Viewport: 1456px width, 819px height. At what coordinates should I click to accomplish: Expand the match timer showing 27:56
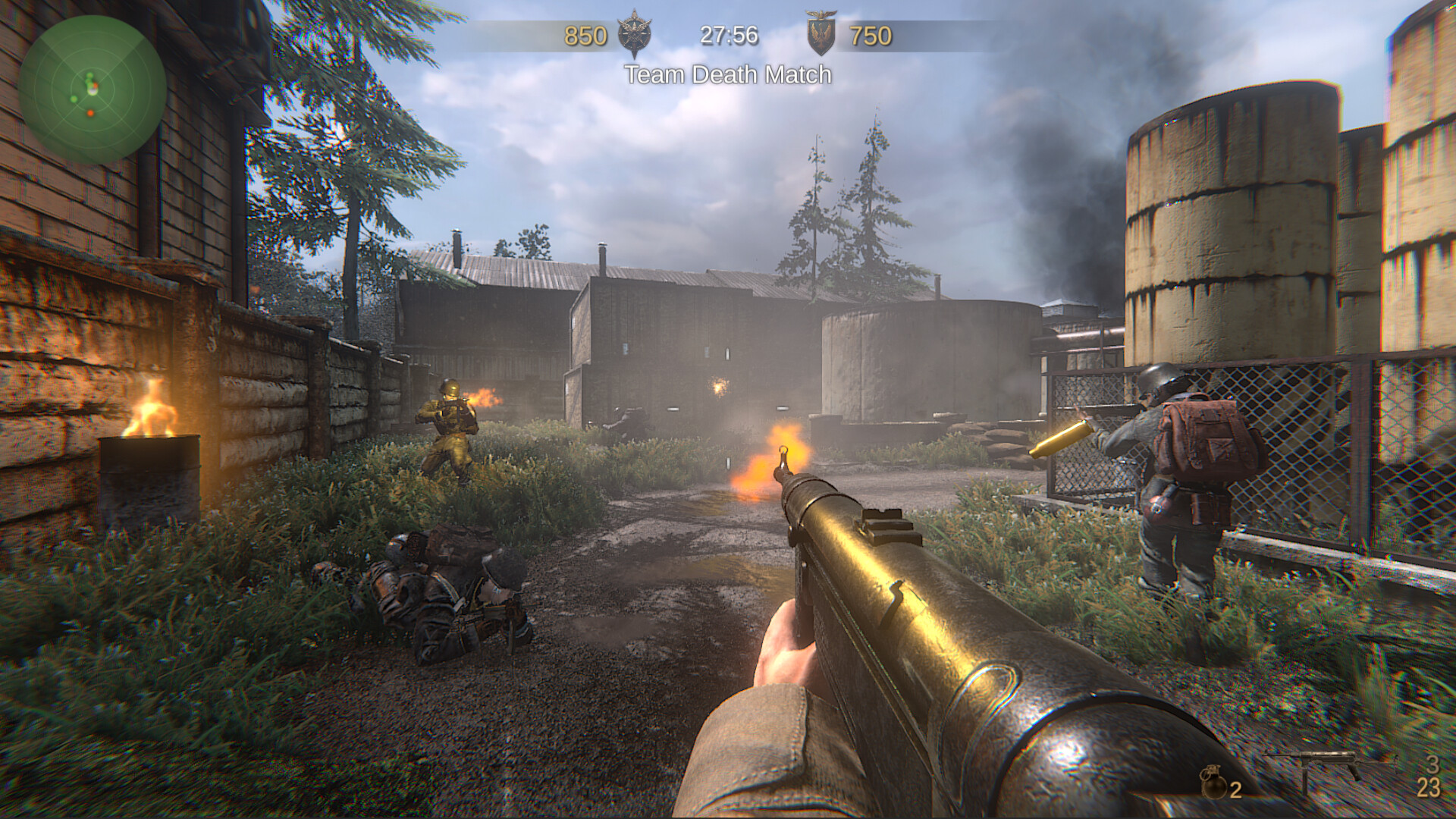tap(730, 33)
